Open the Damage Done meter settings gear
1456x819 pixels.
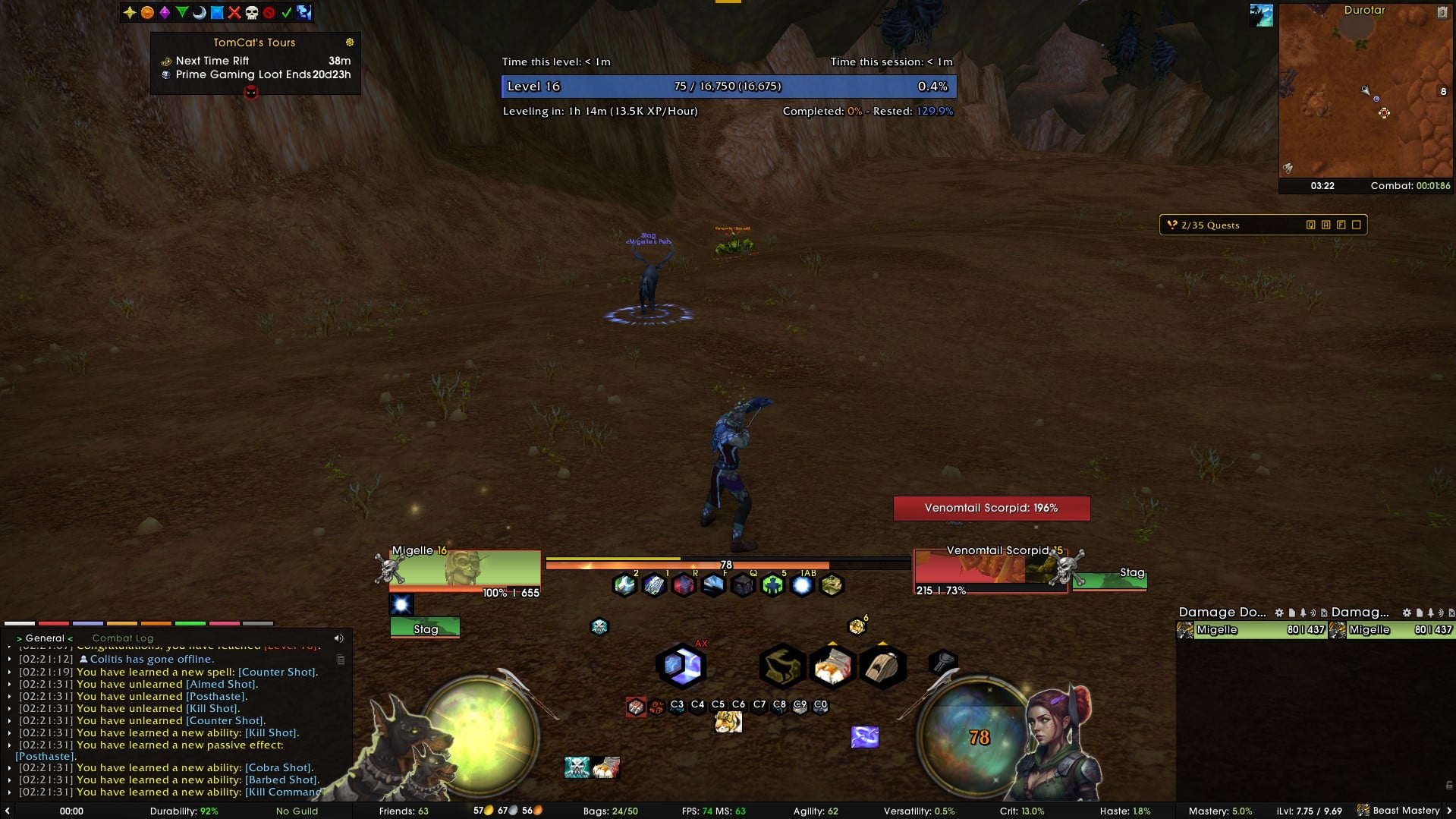1279,613
